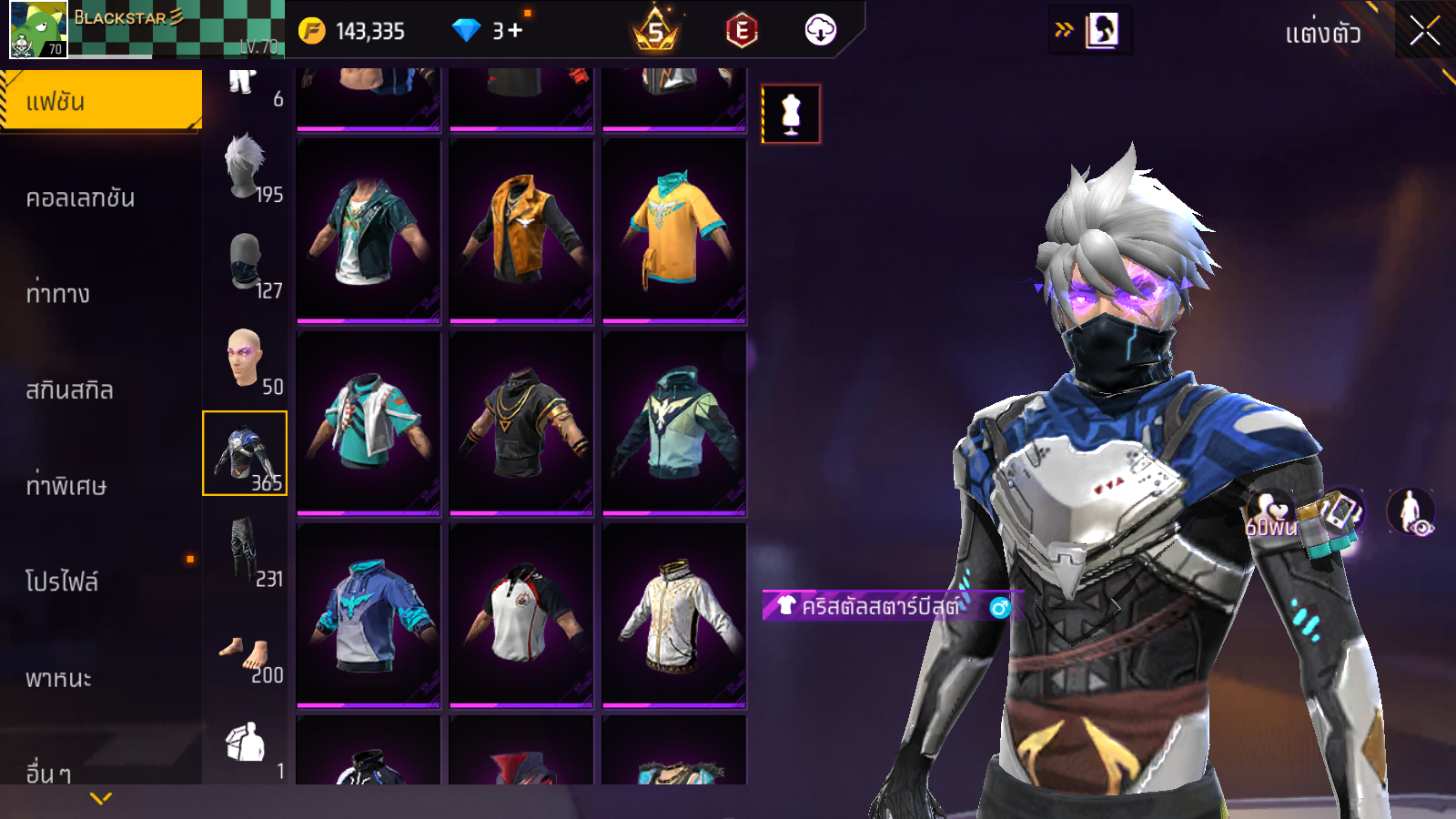Viewport: 1456px width, 819px height.
Task: Pick the black tank top with gold chain
Action: [x=521, y=423]
